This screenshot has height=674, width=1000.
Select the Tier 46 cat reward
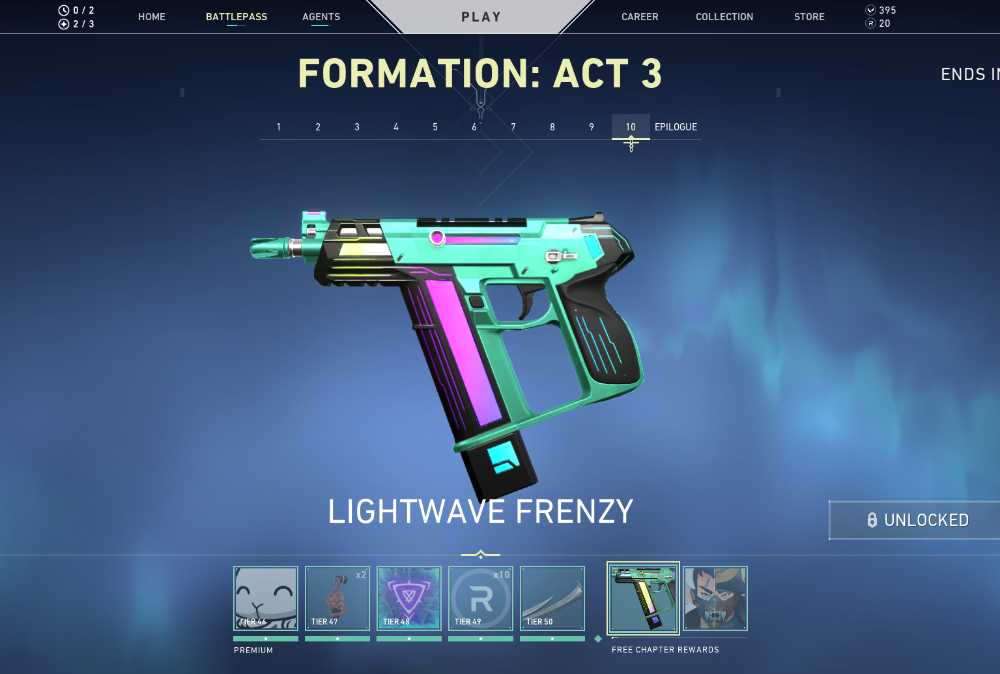pos(266,598)
